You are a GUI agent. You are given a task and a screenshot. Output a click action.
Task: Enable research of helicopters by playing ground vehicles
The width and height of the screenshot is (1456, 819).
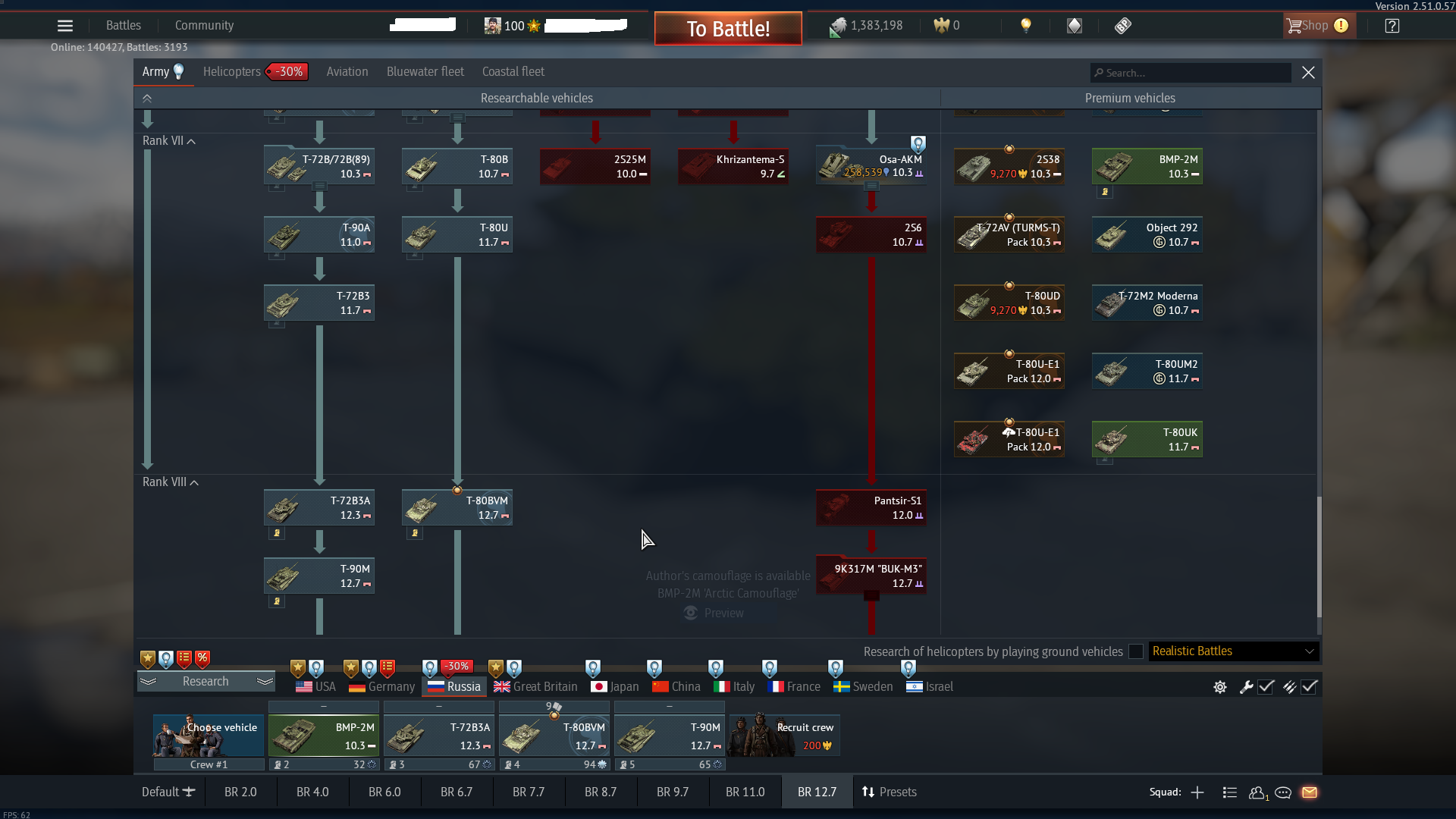[x=1135, y=651]
